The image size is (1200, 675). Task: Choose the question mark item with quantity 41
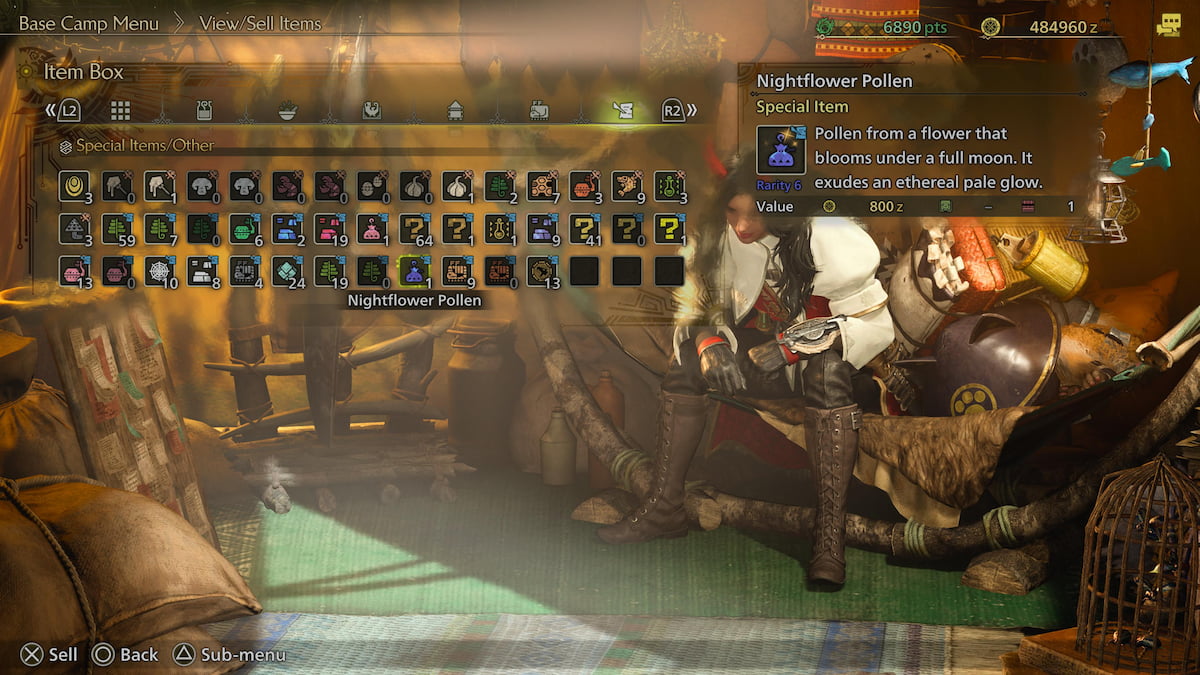tap(584, 229)
